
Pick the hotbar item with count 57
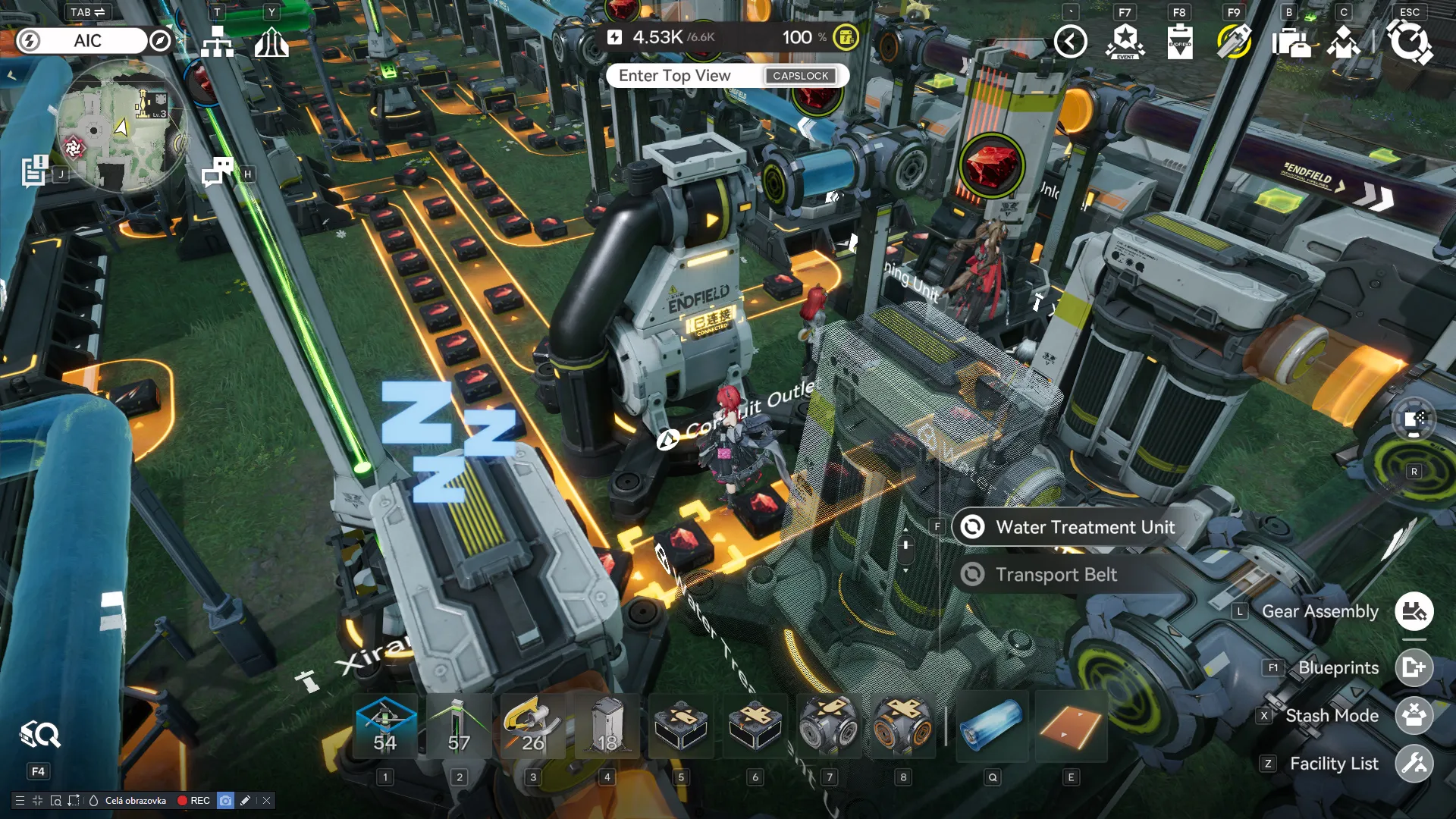tap(459, 726)
